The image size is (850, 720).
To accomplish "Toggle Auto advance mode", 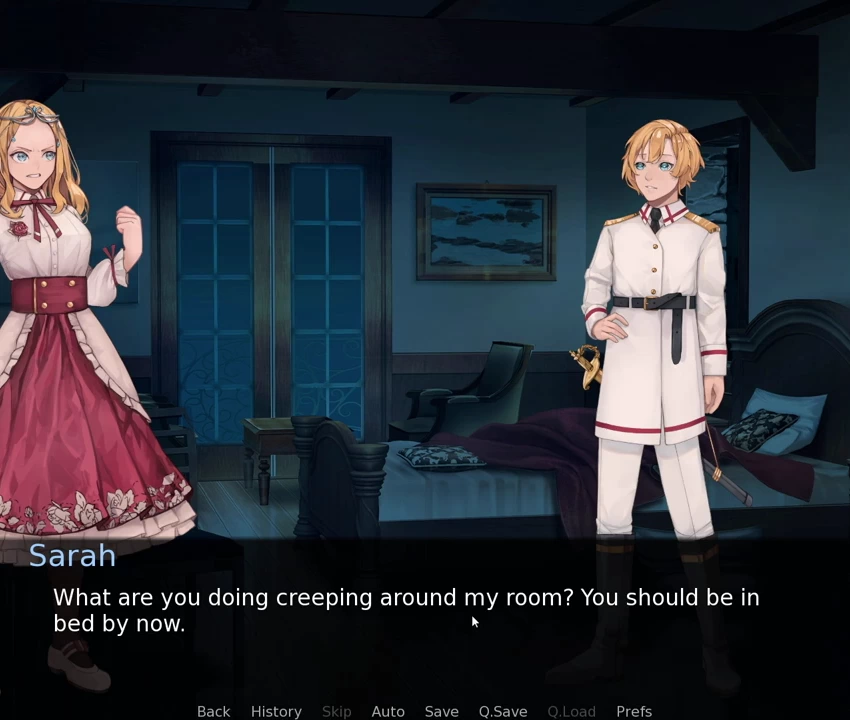I will pos(388,711).
